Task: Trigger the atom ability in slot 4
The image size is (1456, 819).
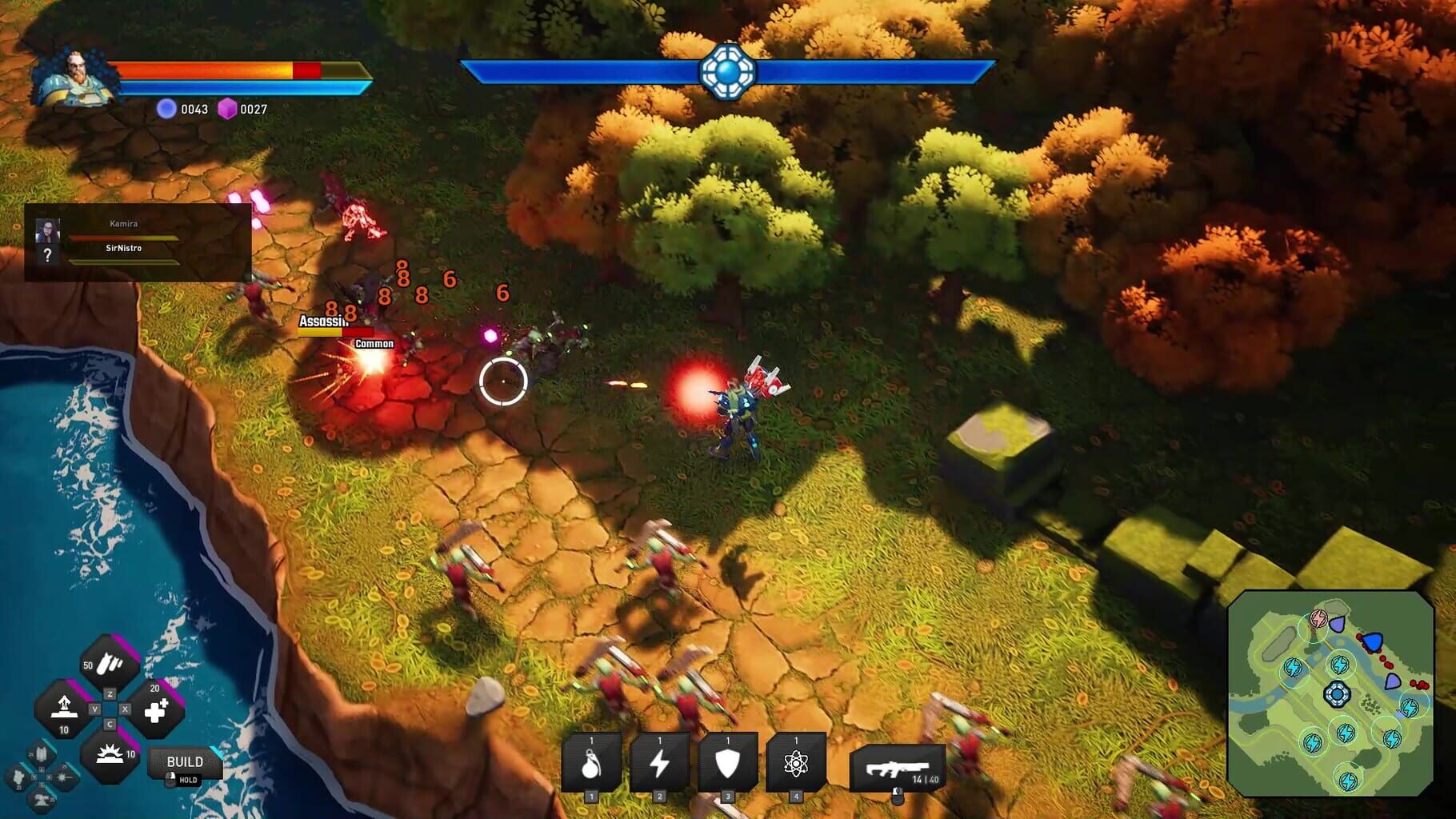Action: (796, 763)
